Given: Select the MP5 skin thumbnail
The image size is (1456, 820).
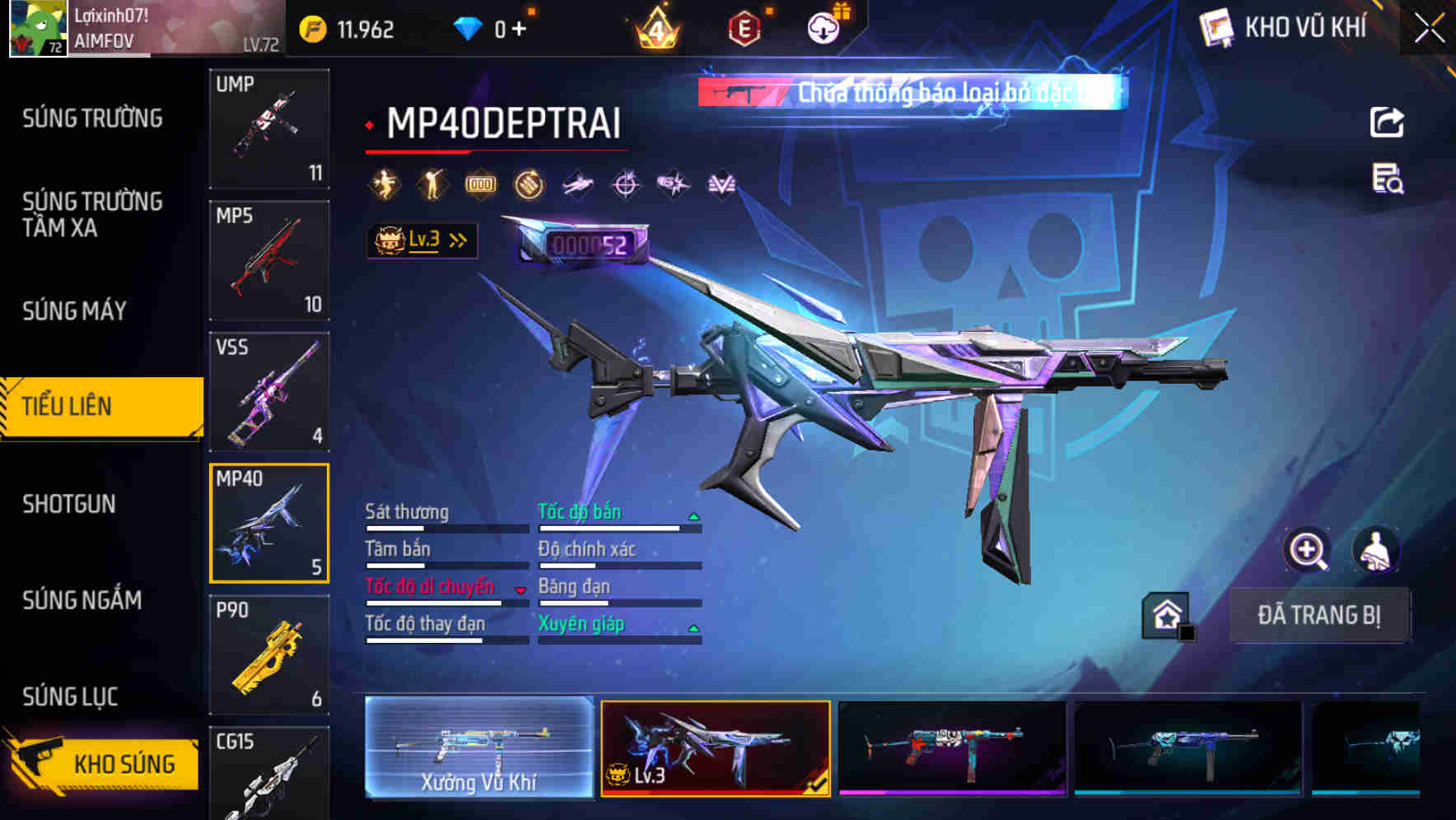Looking at the screenshot, I should pos(269,259).
